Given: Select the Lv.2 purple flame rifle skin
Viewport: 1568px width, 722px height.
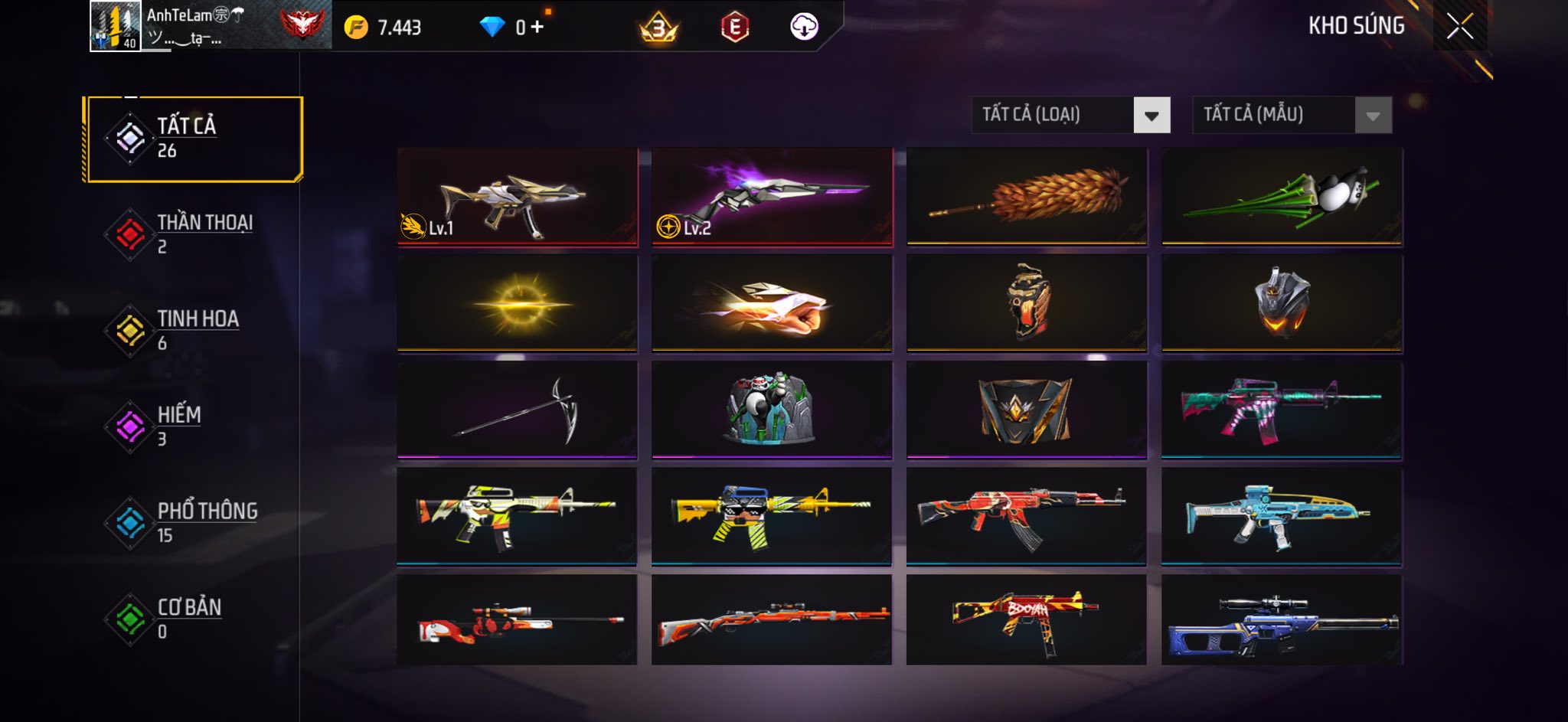Looking at the screenshot, I should 772,198.
